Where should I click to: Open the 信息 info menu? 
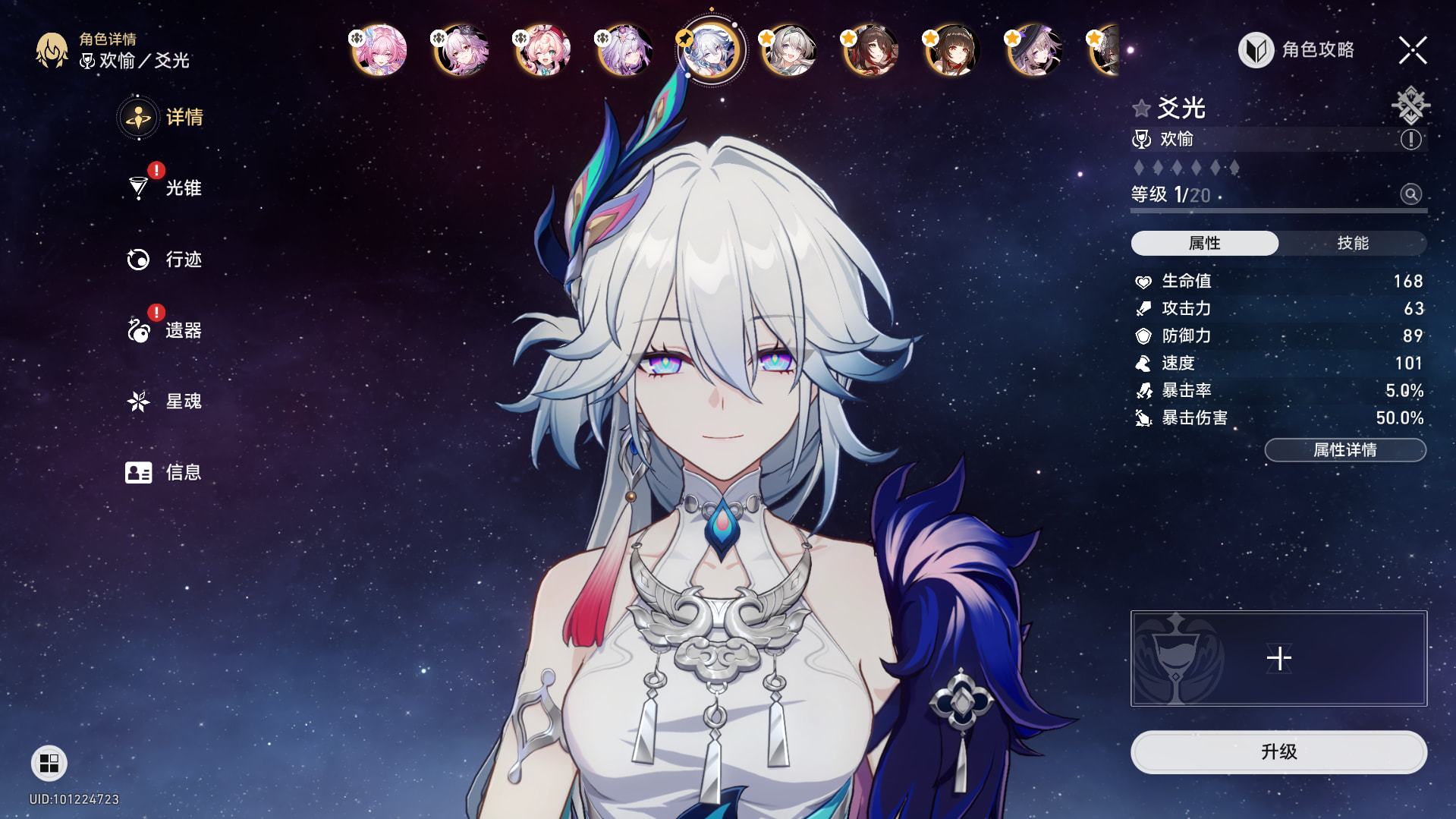tap(165, 473)
